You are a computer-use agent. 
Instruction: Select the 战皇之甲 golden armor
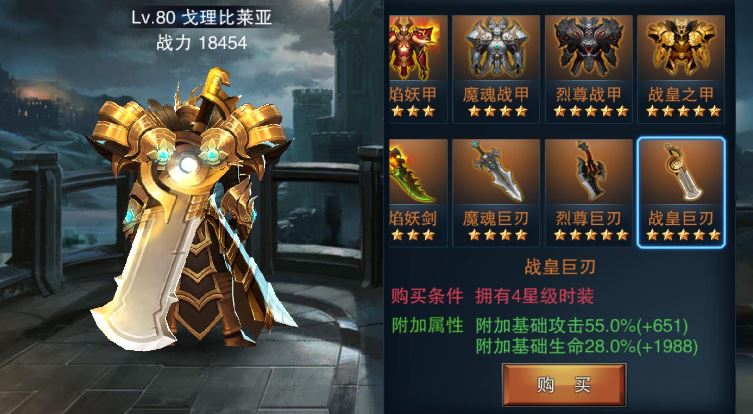[x=681, y=66]
